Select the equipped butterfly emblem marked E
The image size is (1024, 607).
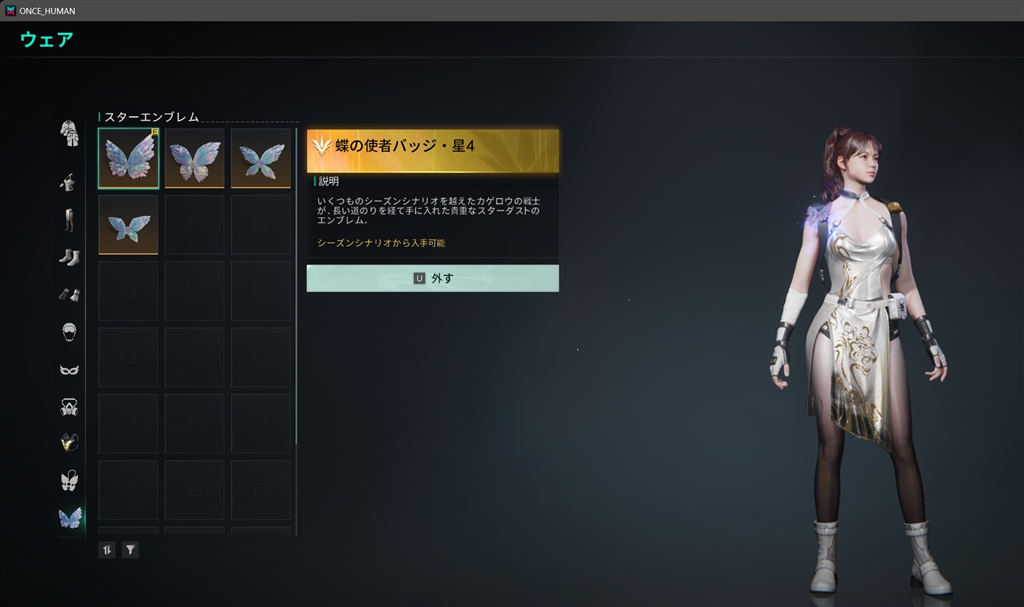point(128,158)
